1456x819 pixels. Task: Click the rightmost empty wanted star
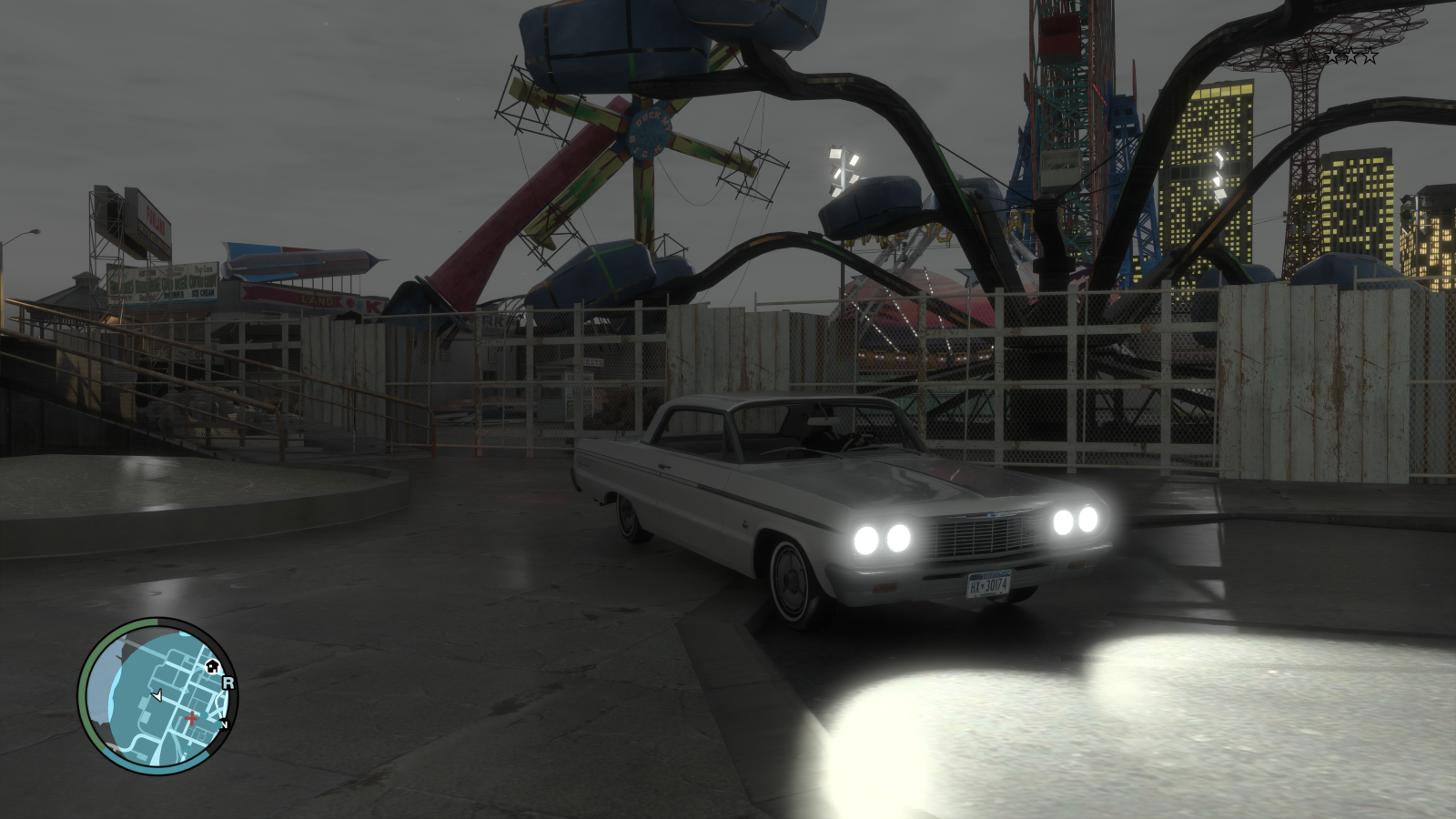(1370, 56)
